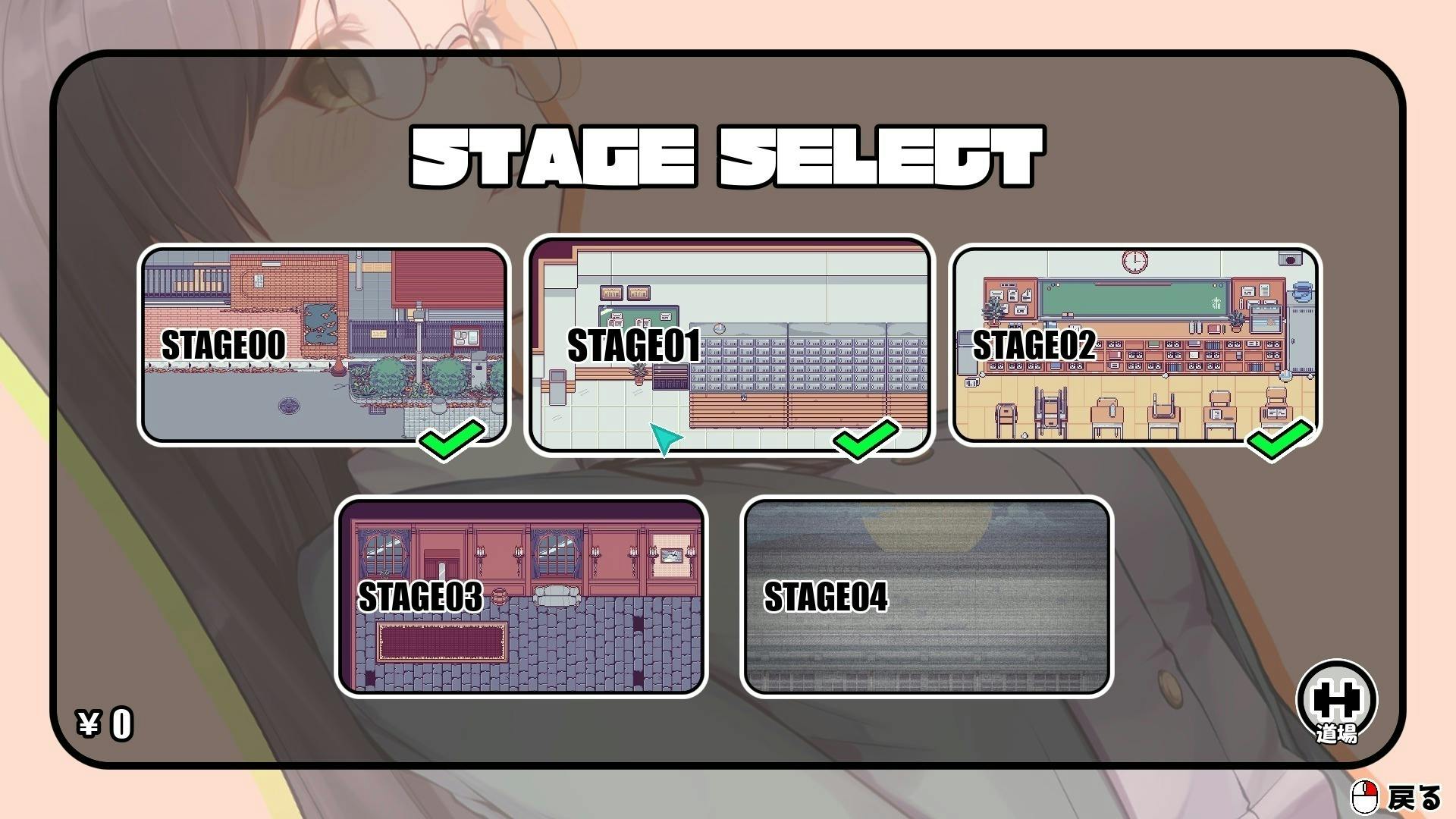This screenshot has width=1456, height=819.
Task: Open the STAGE02 classroom stage
Action: point(1135,345)
